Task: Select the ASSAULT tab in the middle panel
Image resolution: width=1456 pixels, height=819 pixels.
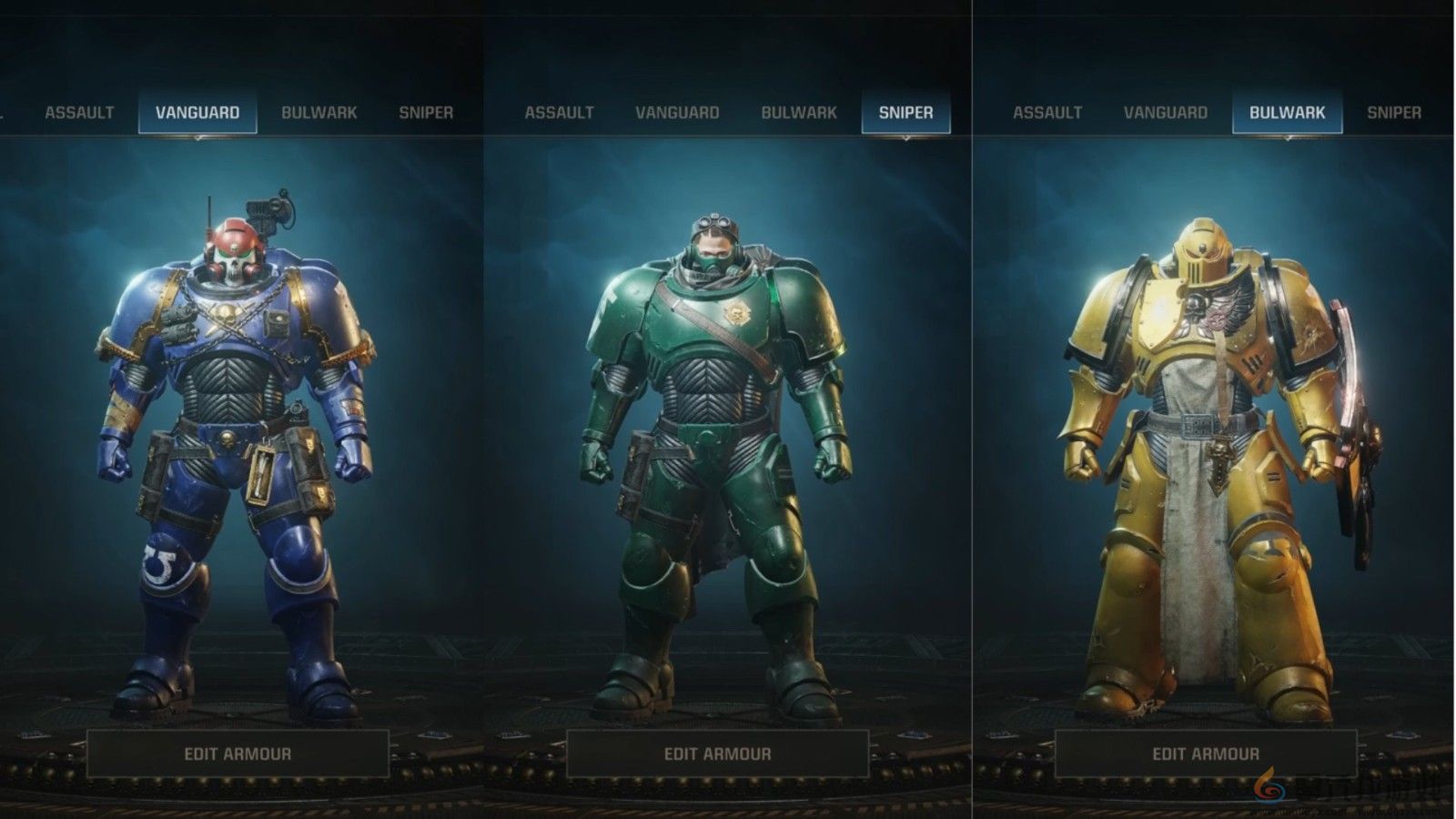Action: [559, 113]
